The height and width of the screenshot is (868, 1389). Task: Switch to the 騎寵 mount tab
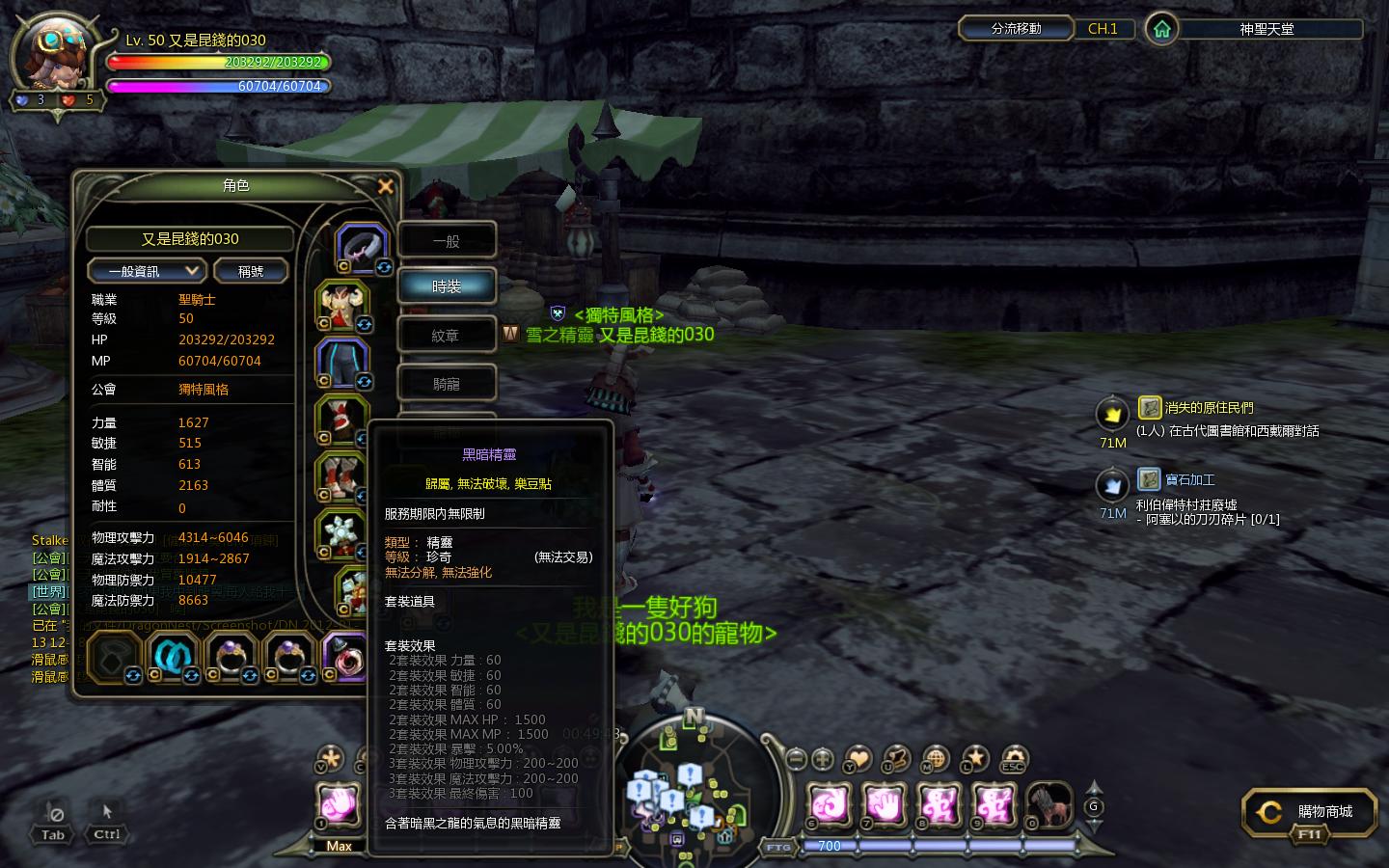[x=447, y=383]
